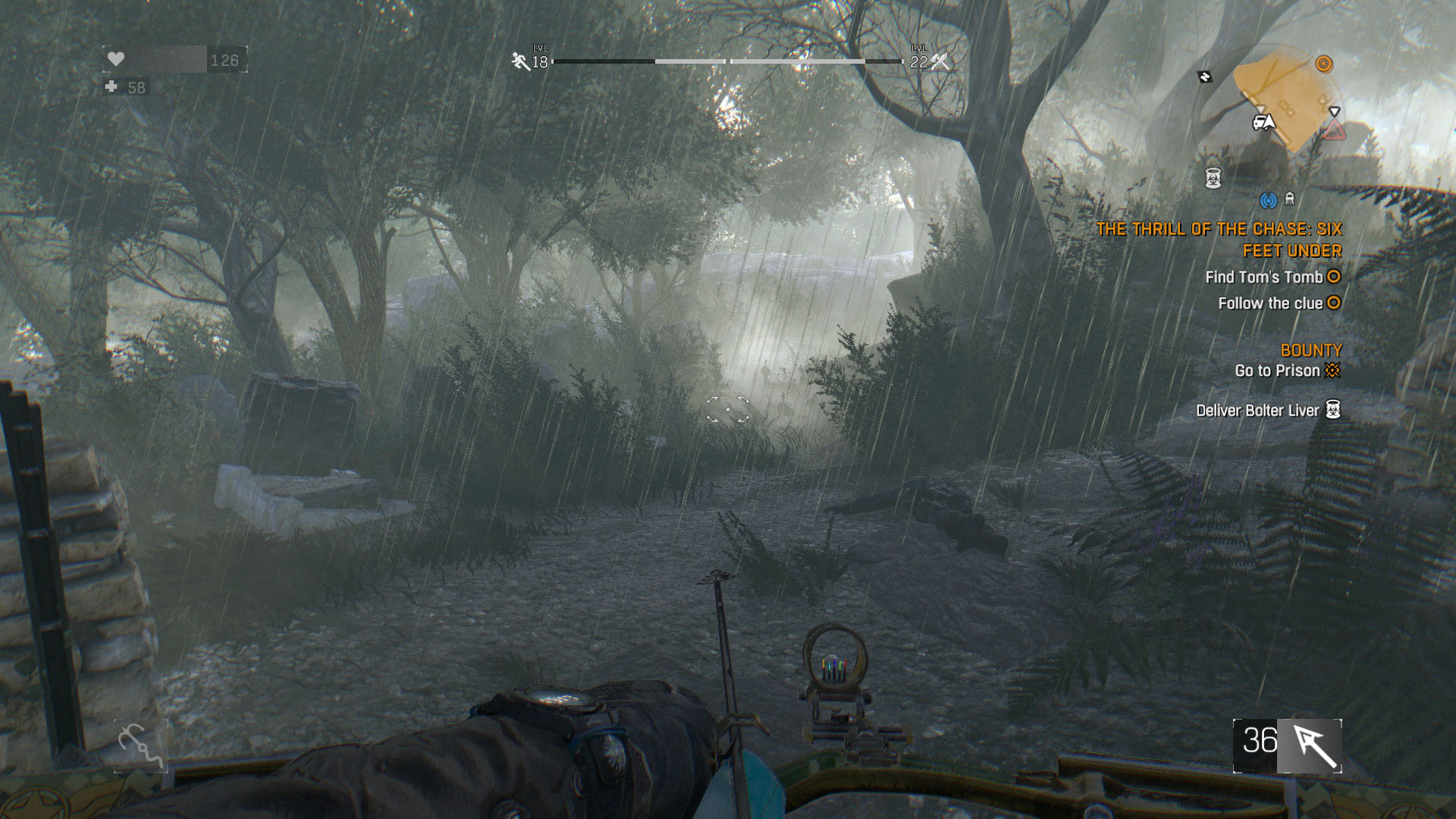Select the blue signal marker on the minimap
The image size is (1456, 819).
tap(1268, 200)
